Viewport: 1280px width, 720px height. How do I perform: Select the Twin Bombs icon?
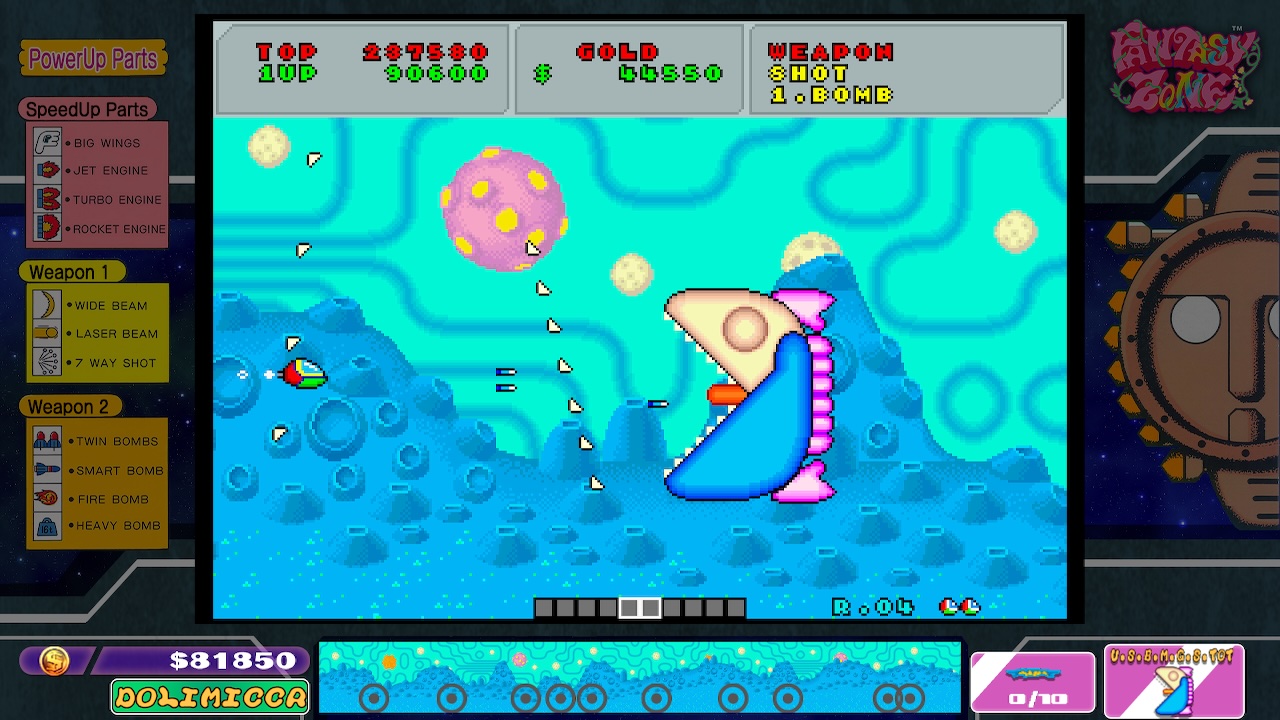(x=48, y=440)
